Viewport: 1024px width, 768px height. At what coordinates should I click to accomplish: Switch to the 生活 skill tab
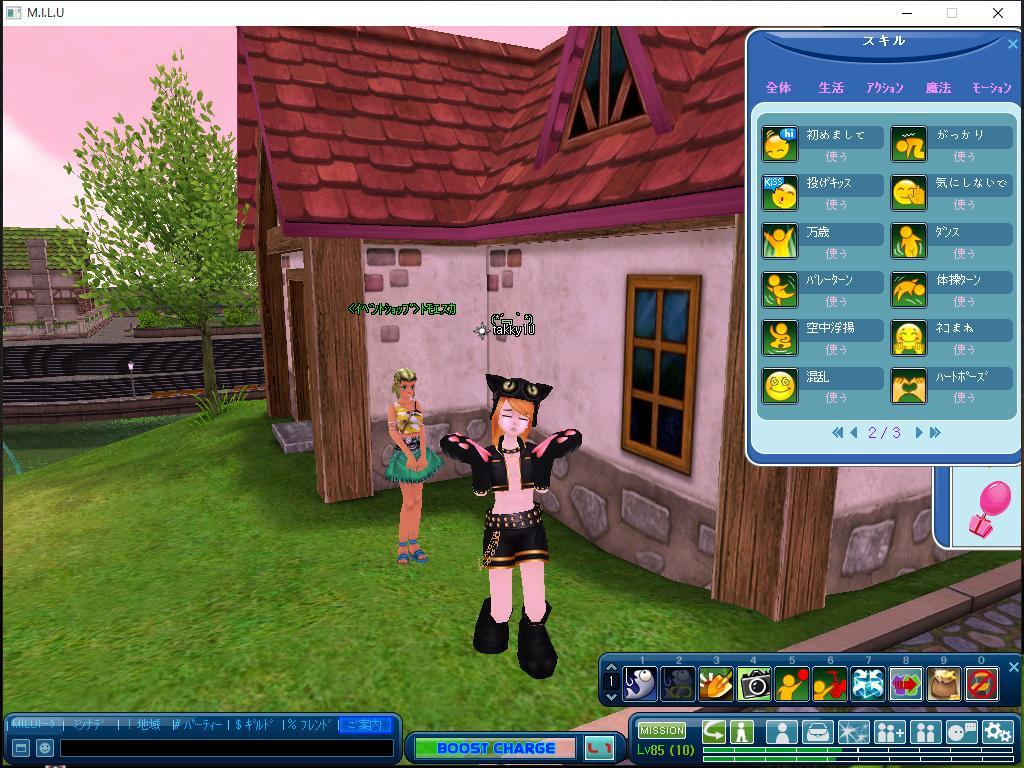(x=831, y=88)
